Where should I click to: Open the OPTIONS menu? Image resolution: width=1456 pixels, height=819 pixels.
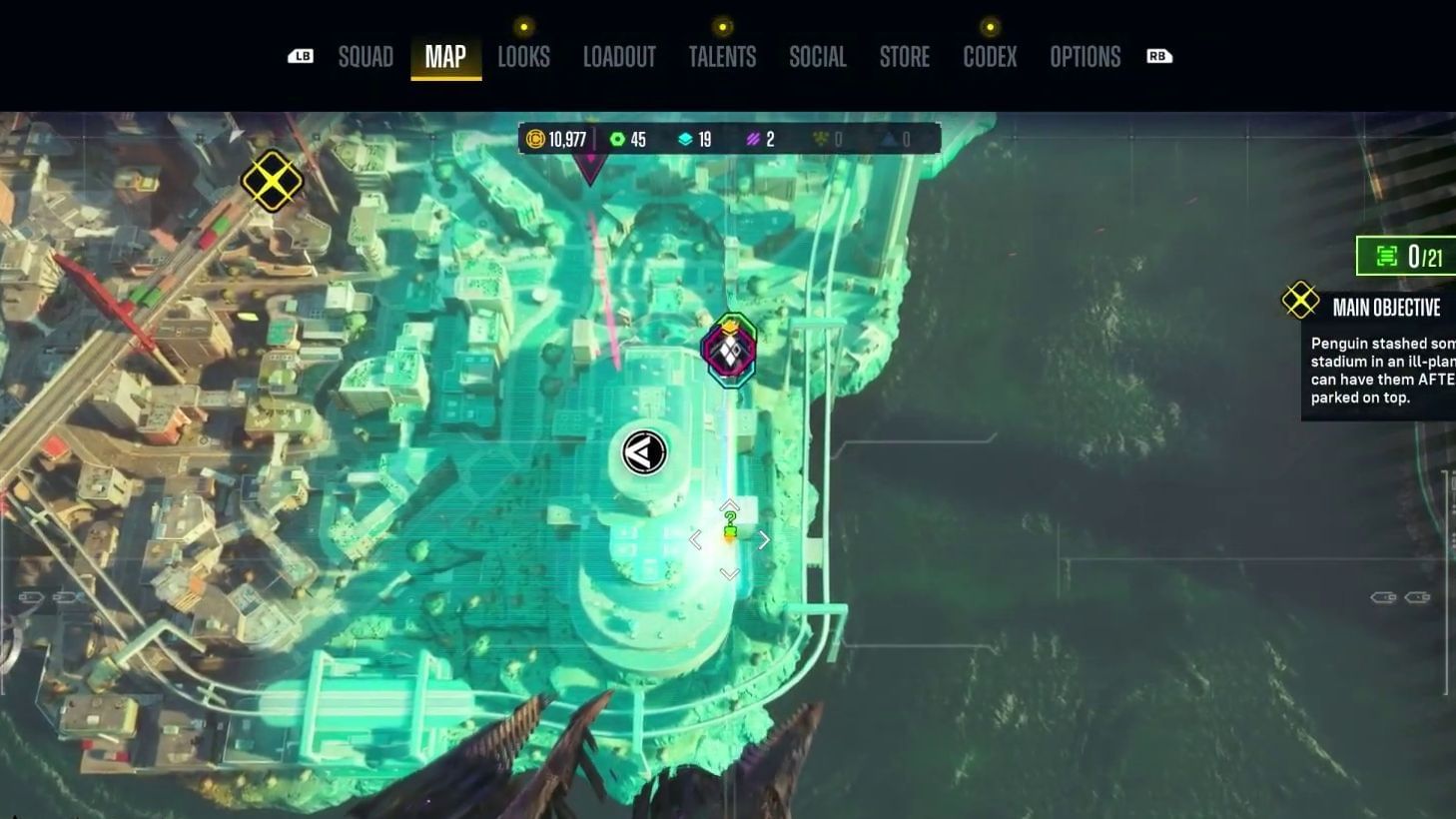(x=1085, y=57)
